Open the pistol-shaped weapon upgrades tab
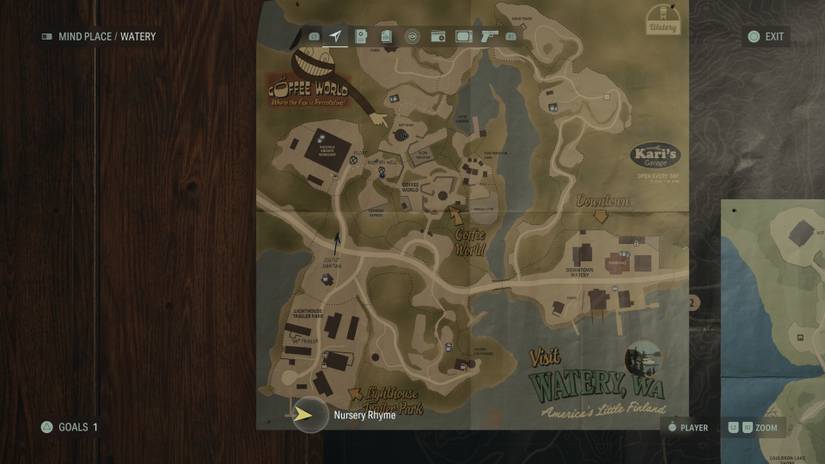This screenshot has width=825, height=464. coord(489,37)
